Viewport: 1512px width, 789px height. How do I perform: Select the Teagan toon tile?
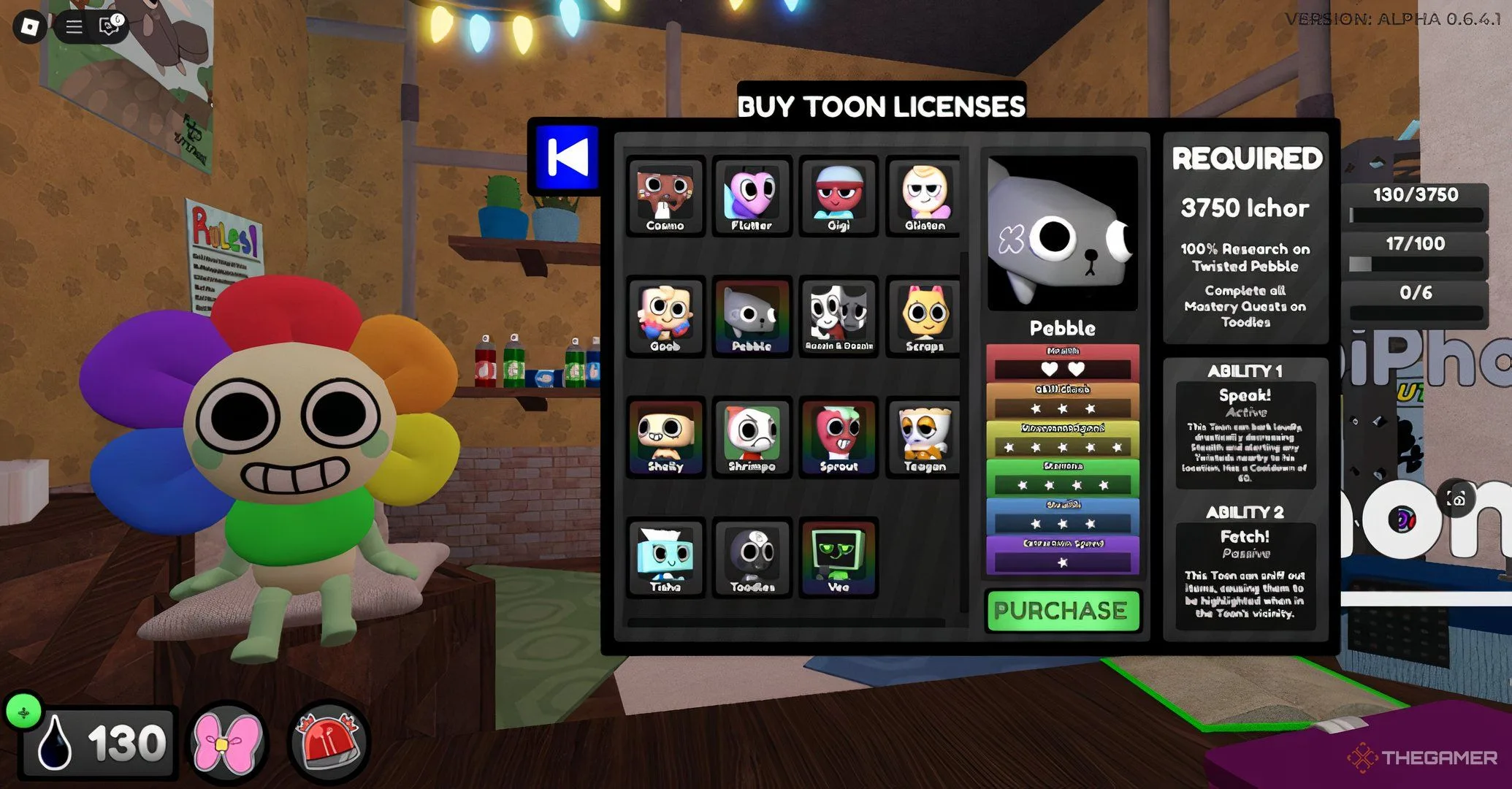coord(924,437)
